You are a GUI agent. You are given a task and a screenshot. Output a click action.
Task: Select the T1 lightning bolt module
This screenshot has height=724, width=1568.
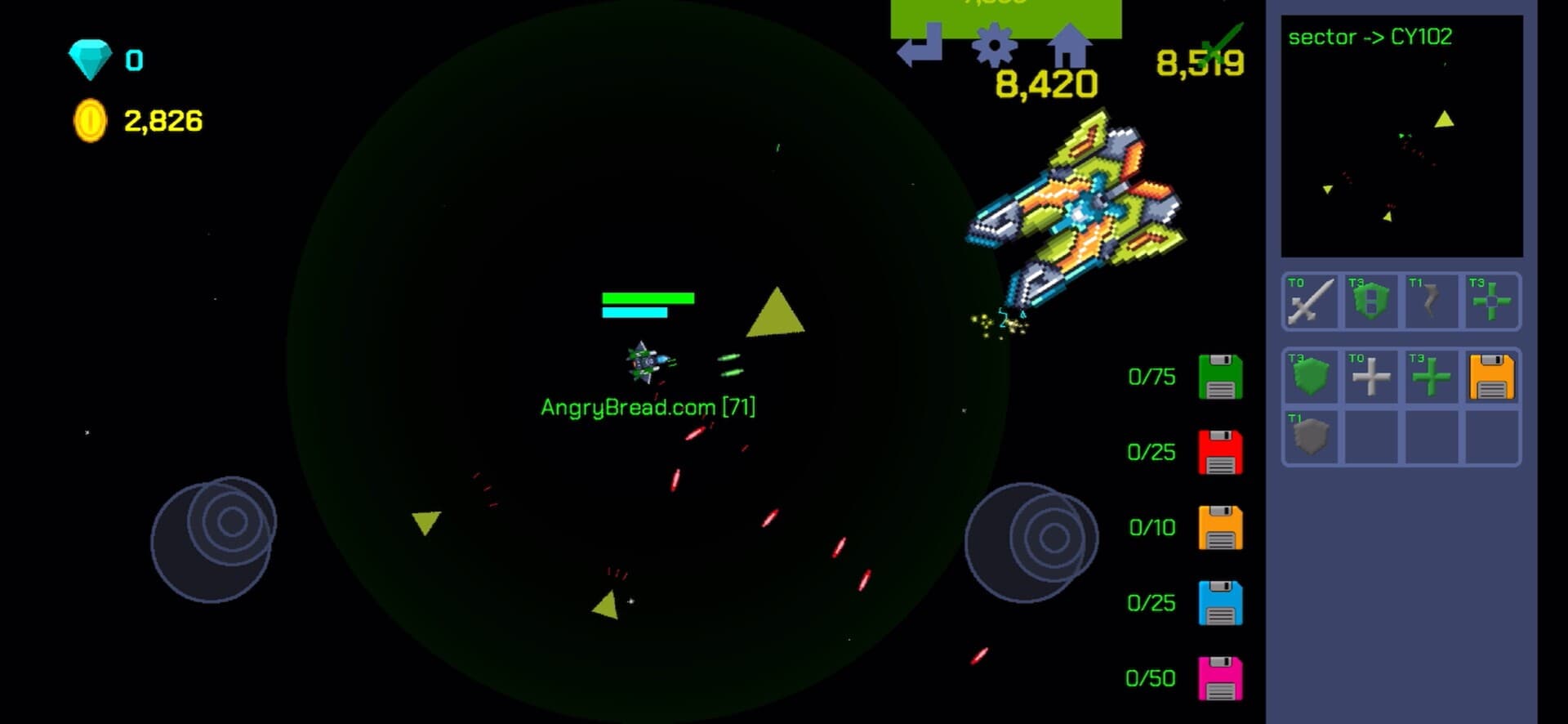pos(1432,302)
